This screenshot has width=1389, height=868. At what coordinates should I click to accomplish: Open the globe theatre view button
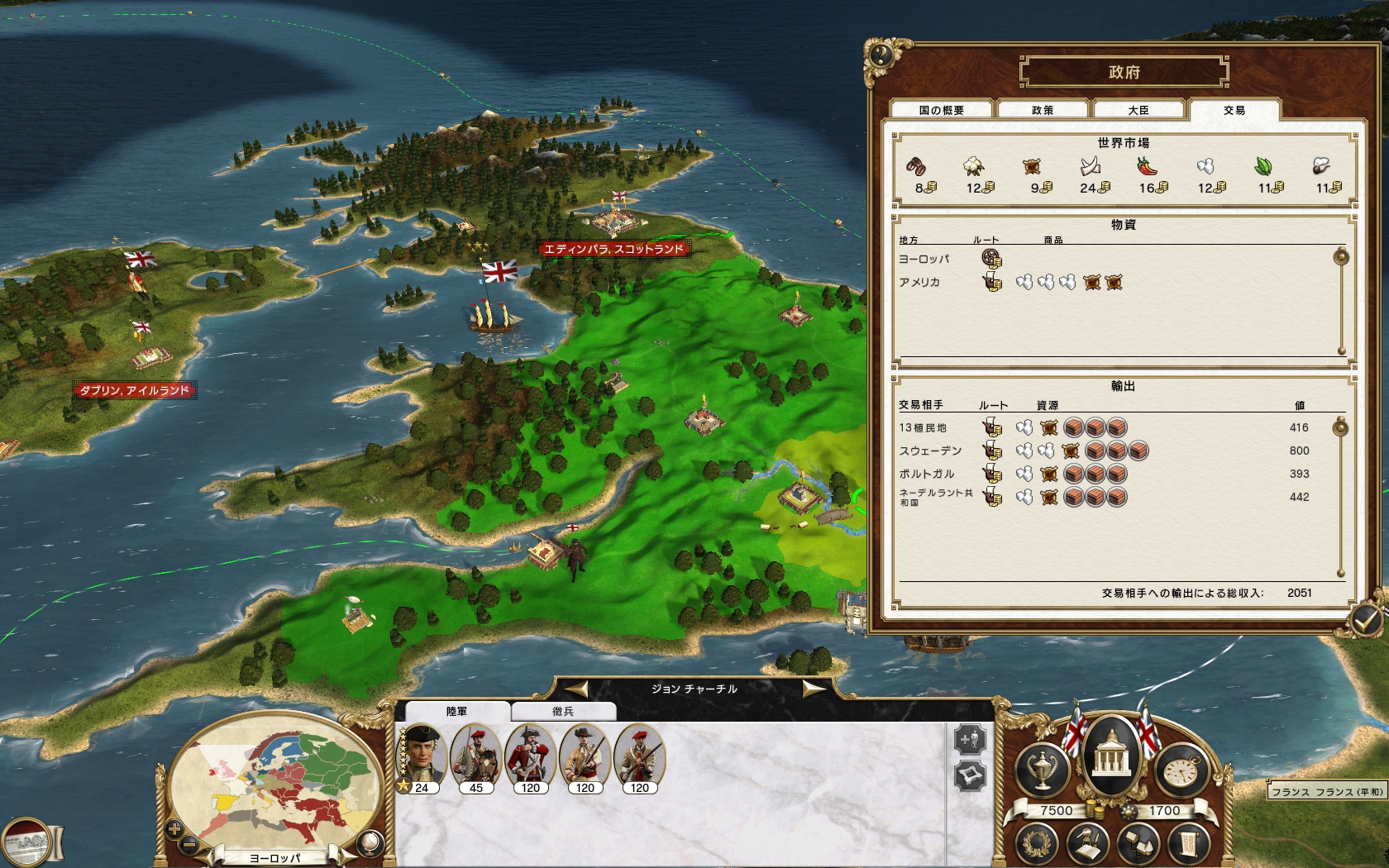(372, 843)
